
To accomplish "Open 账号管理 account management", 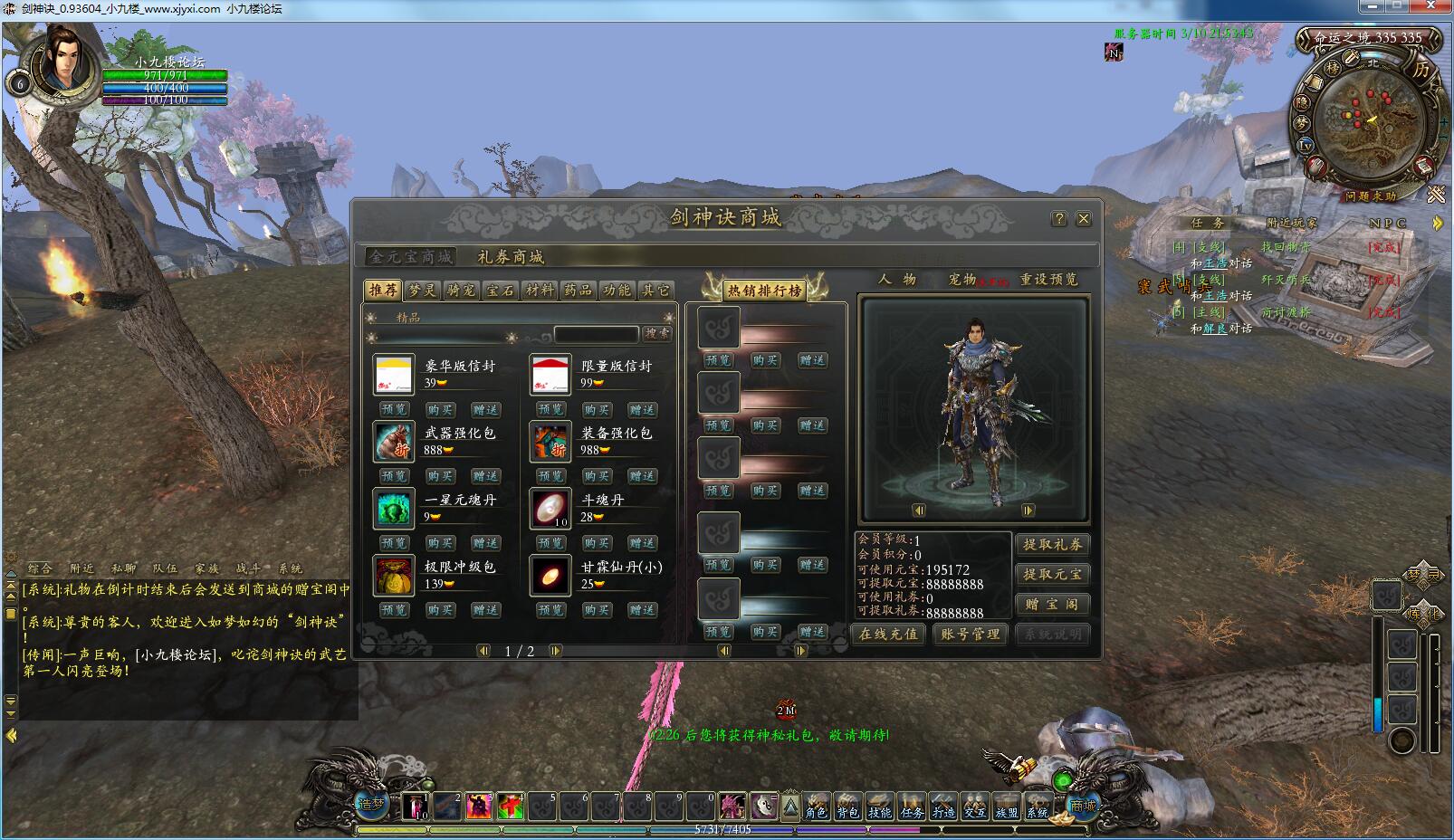I will click(970, 634).
